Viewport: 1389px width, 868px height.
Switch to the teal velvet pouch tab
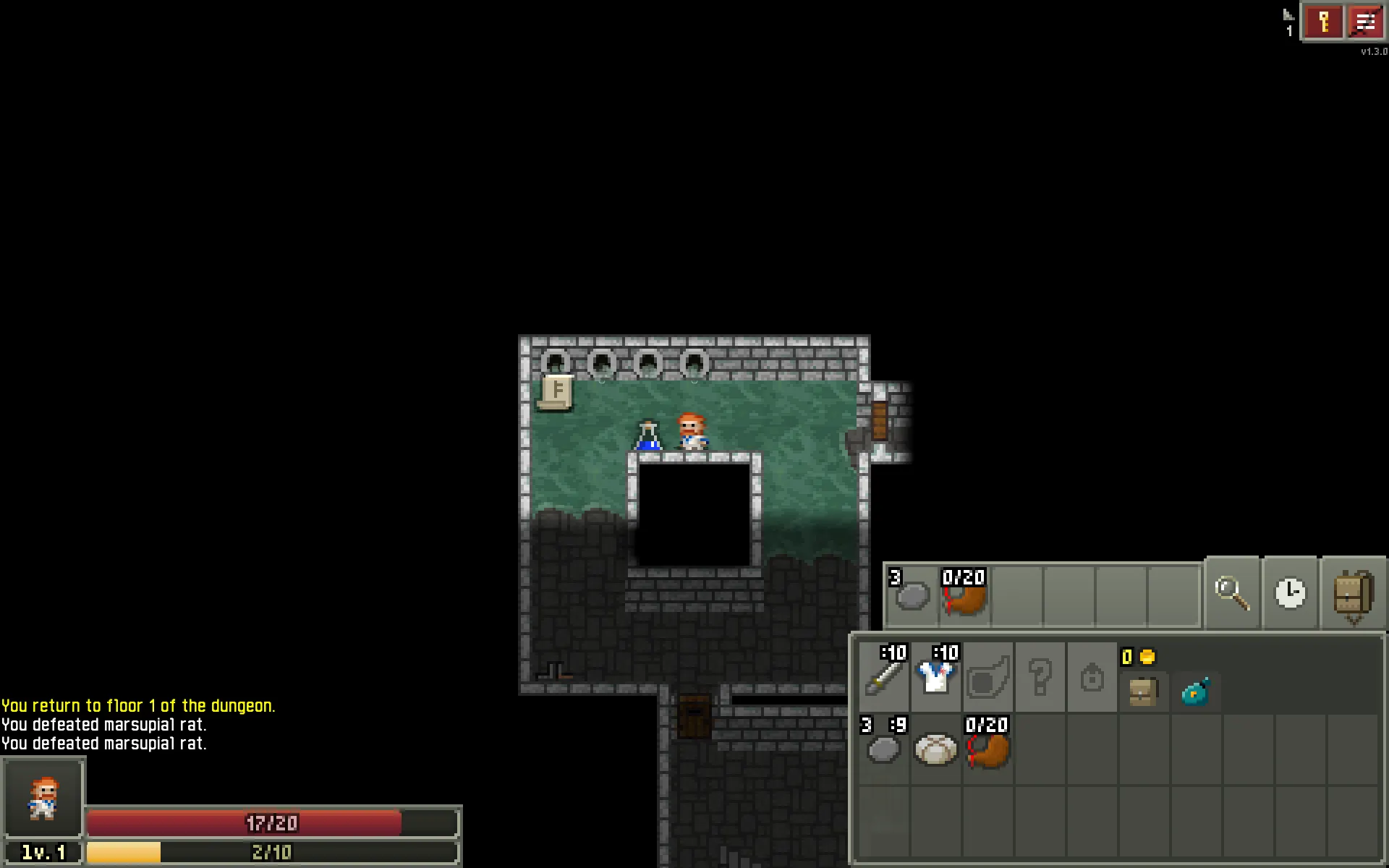(x=1195, y=692)
